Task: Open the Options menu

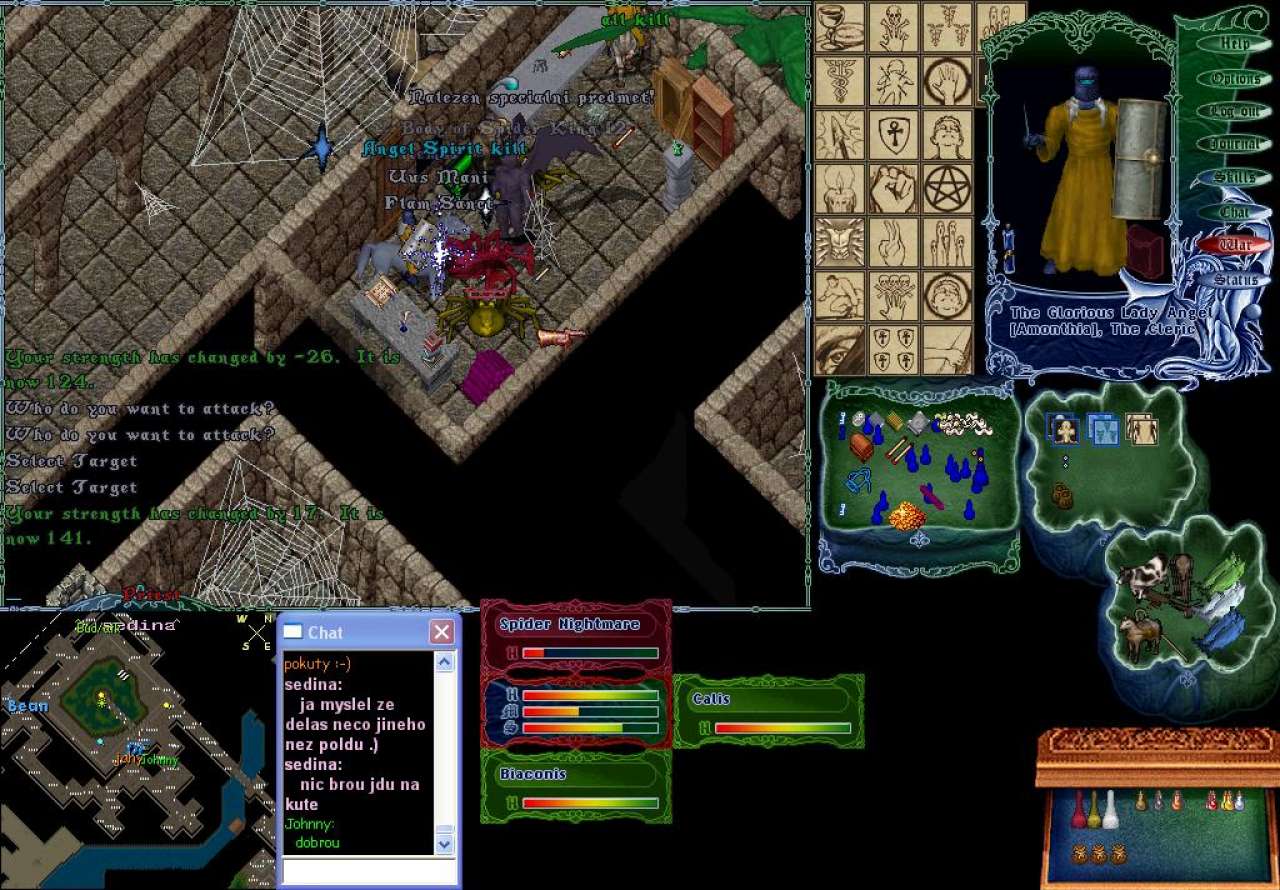Action: tap(1236, 78)
